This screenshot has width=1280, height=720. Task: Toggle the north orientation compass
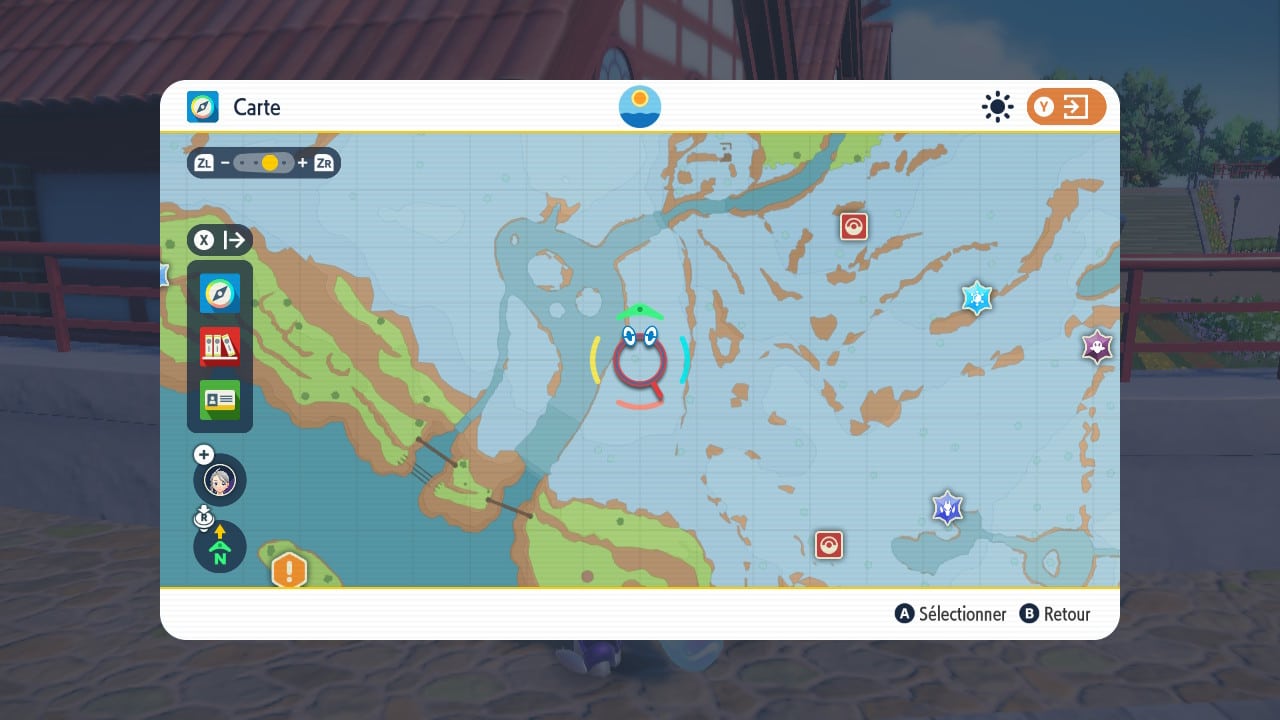point(220,547)
